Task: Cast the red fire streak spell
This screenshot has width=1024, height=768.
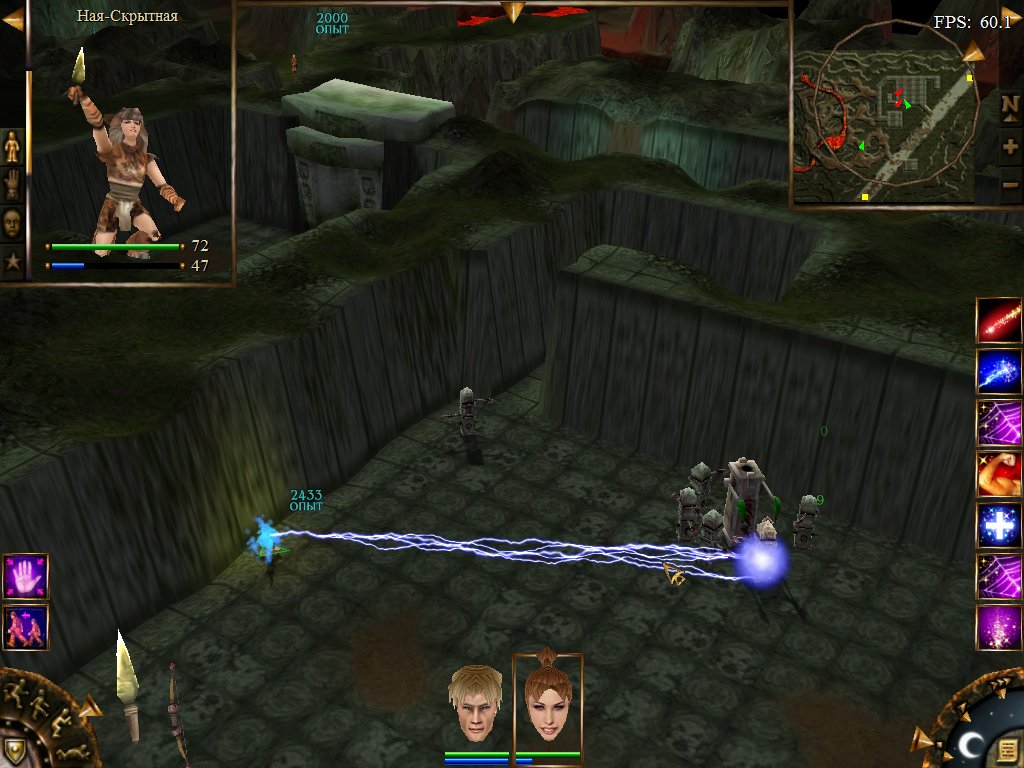Action: coord(999,320)
